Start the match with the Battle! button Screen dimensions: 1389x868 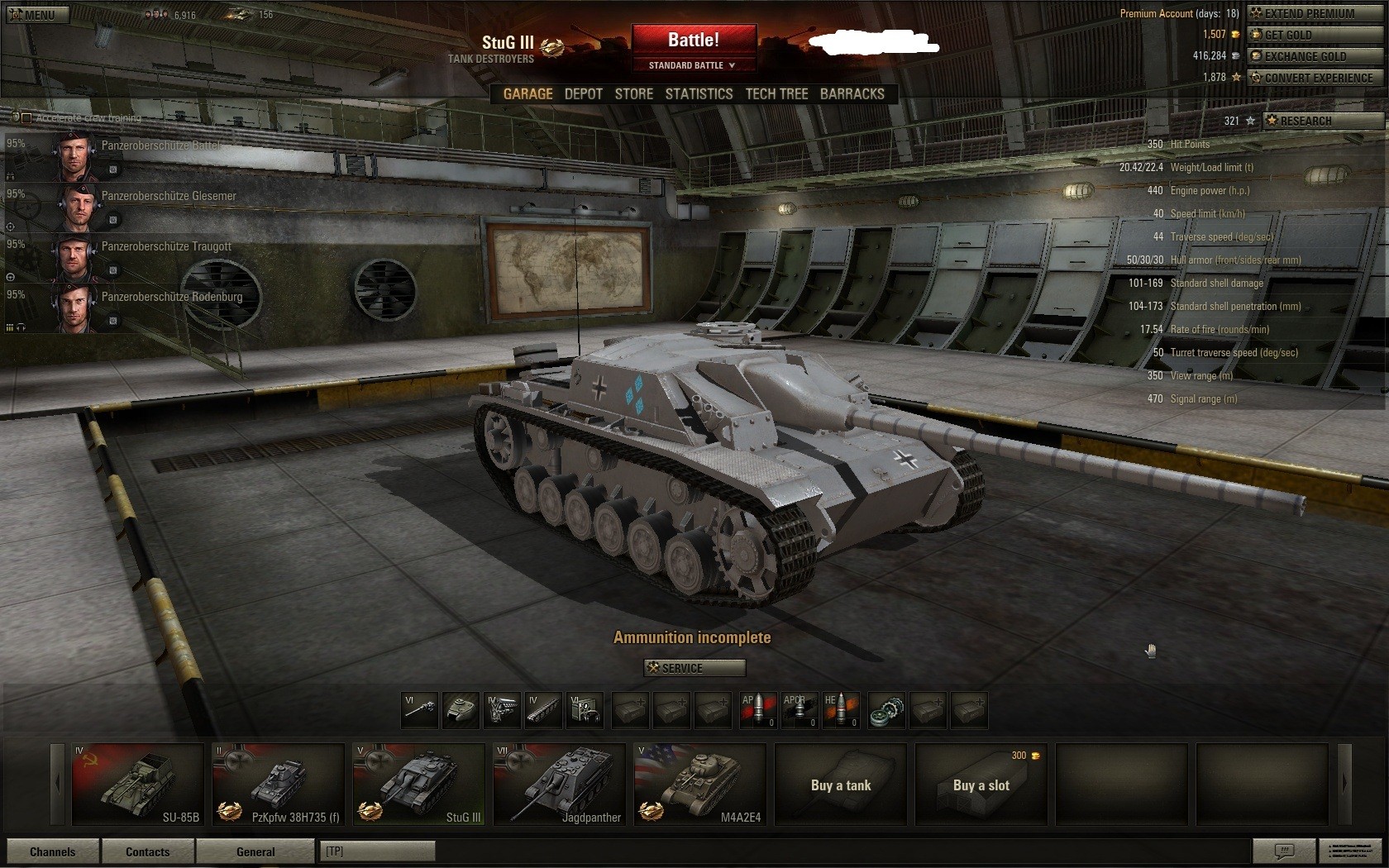tap(694, 40)
